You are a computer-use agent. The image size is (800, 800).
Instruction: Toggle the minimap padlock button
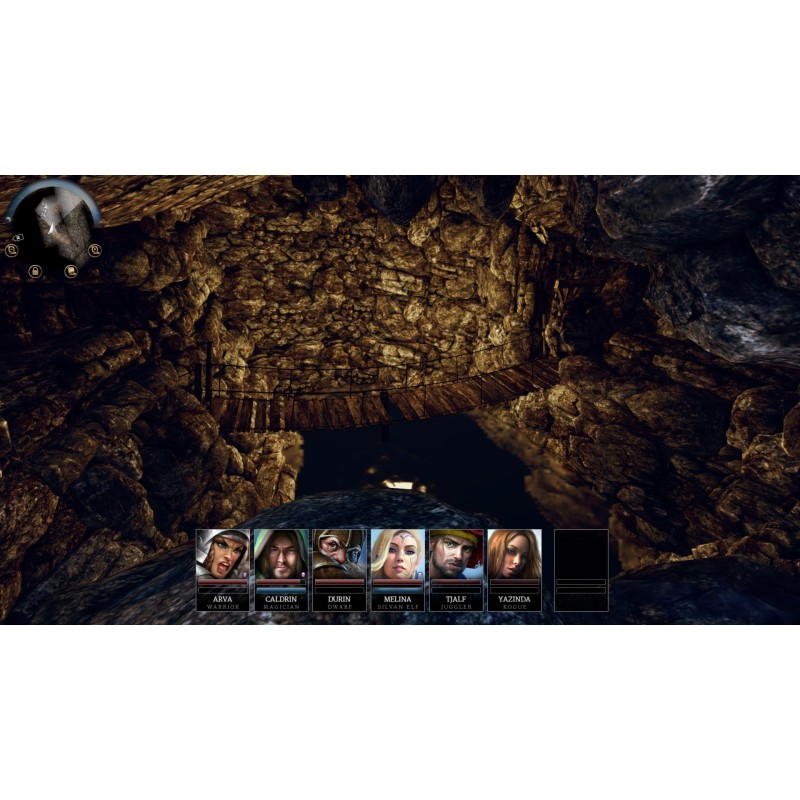[x=34, y=271]
